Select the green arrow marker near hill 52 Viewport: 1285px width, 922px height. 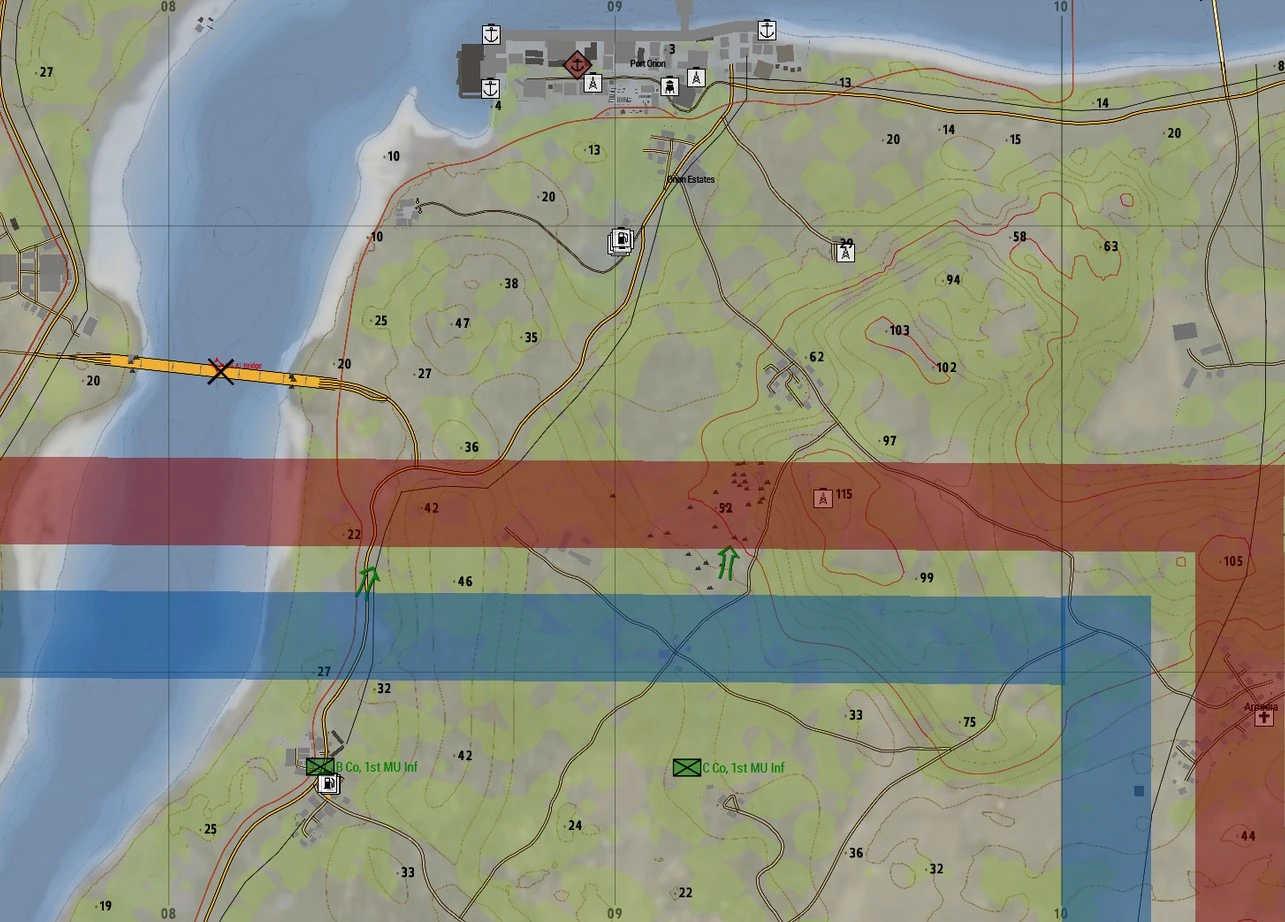729,563
